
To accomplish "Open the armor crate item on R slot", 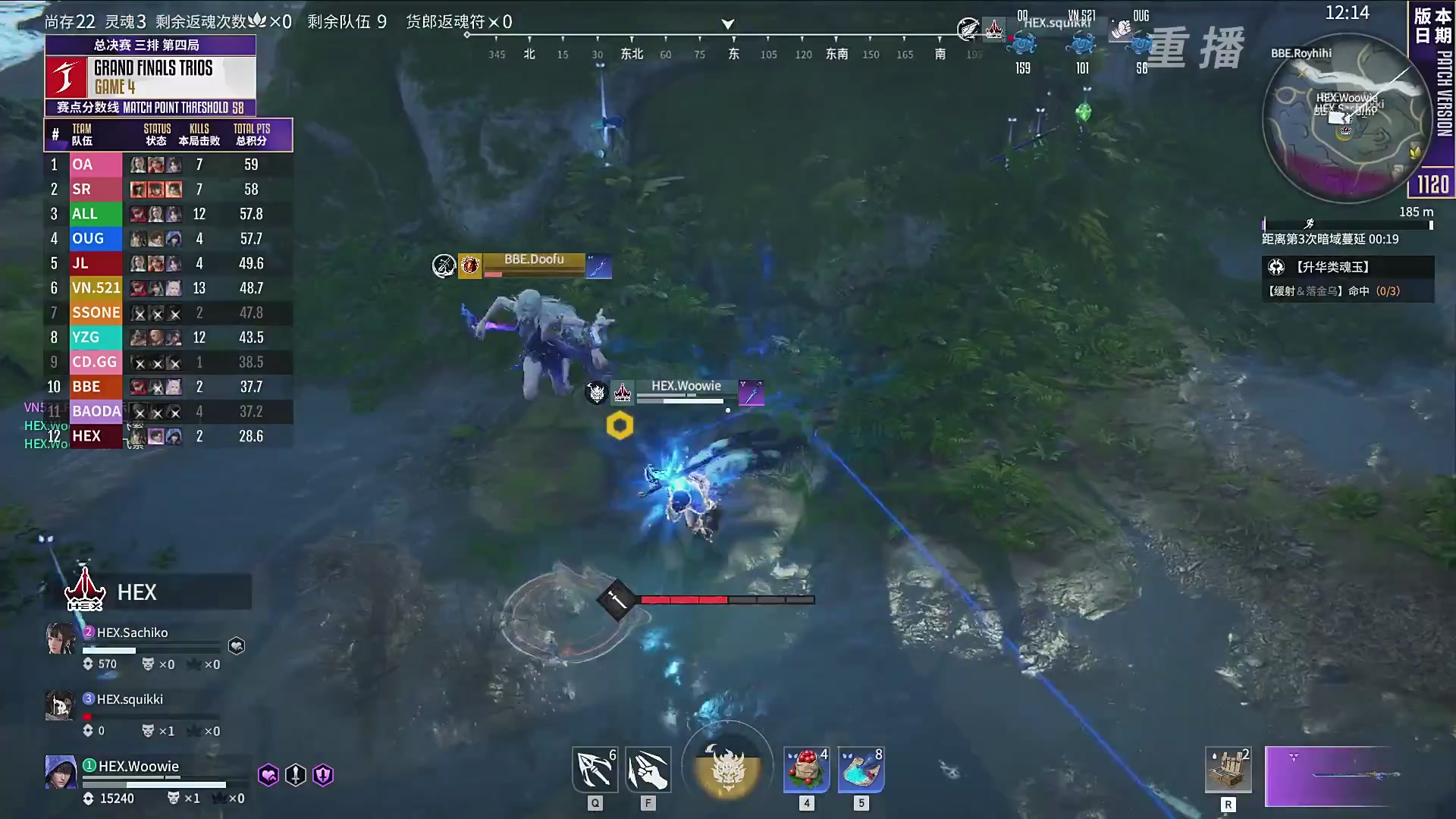I will tap(1228, 770).
